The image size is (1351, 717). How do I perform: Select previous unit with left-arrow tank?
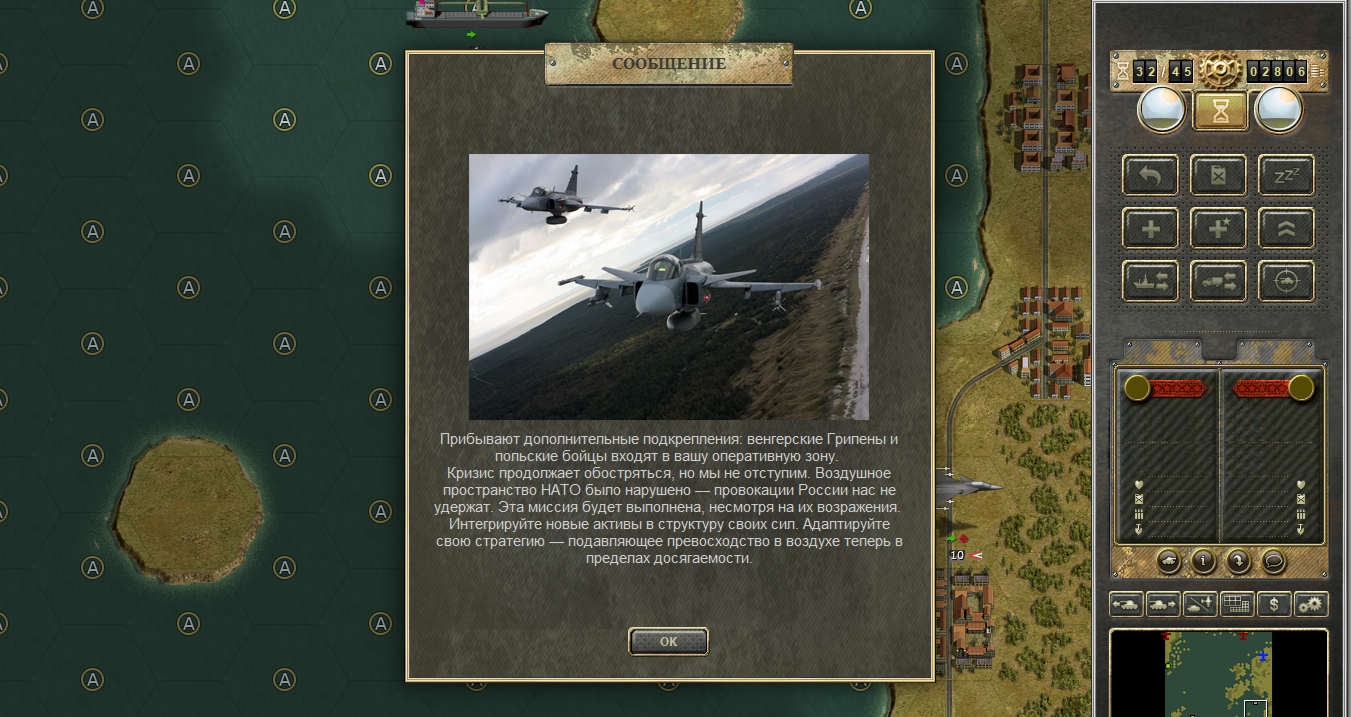coord(1126,604)
